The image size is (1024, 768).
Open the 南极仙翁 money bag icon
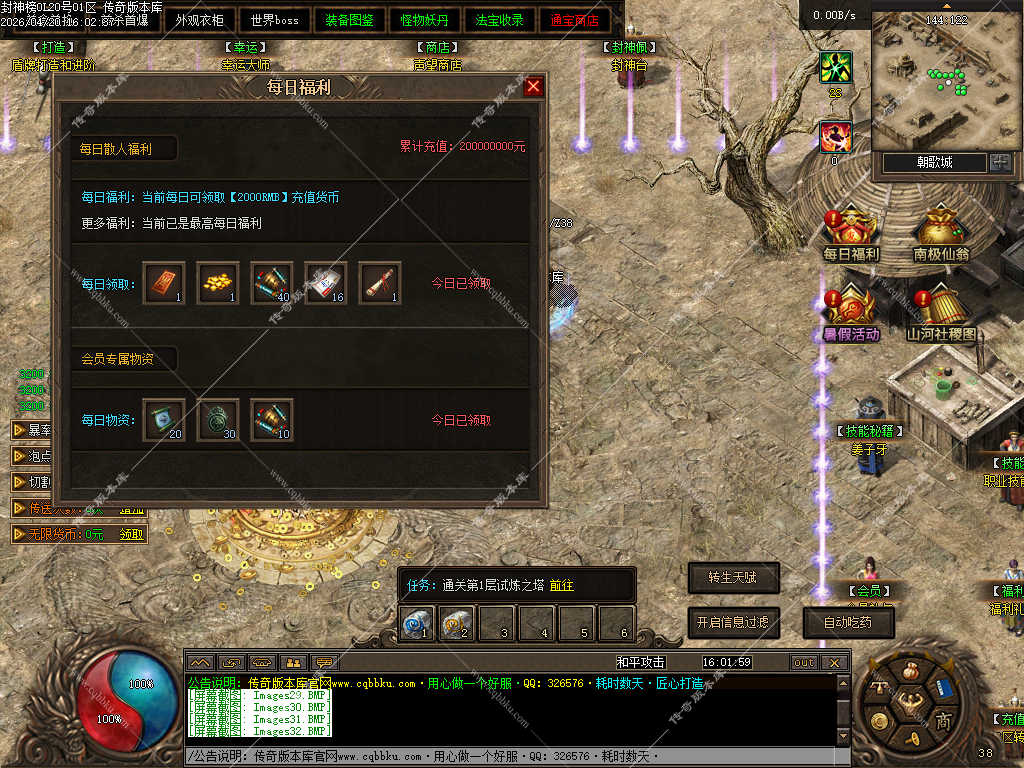pos(940,230)
